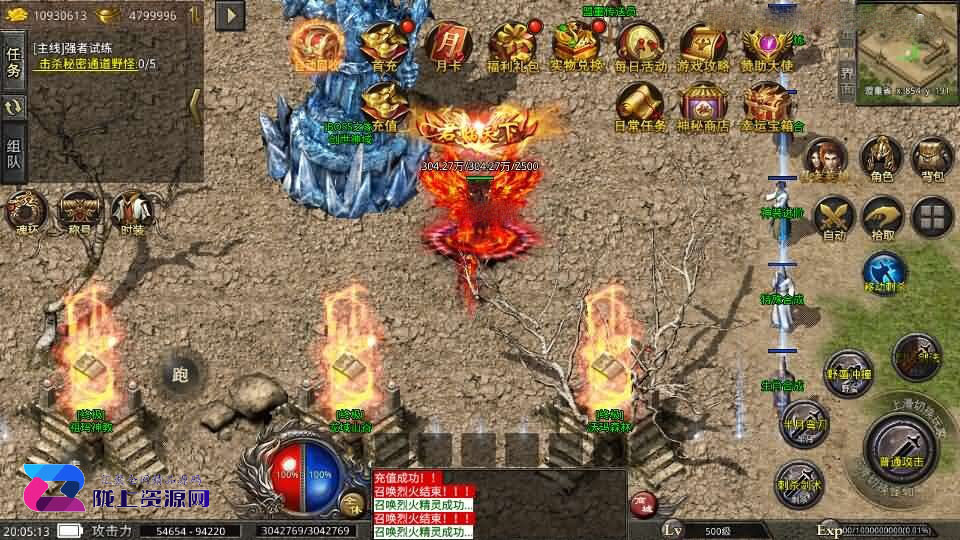960x540 pixels.
Task: Open 每日活动 daily activities
Action: coord(640,44)
